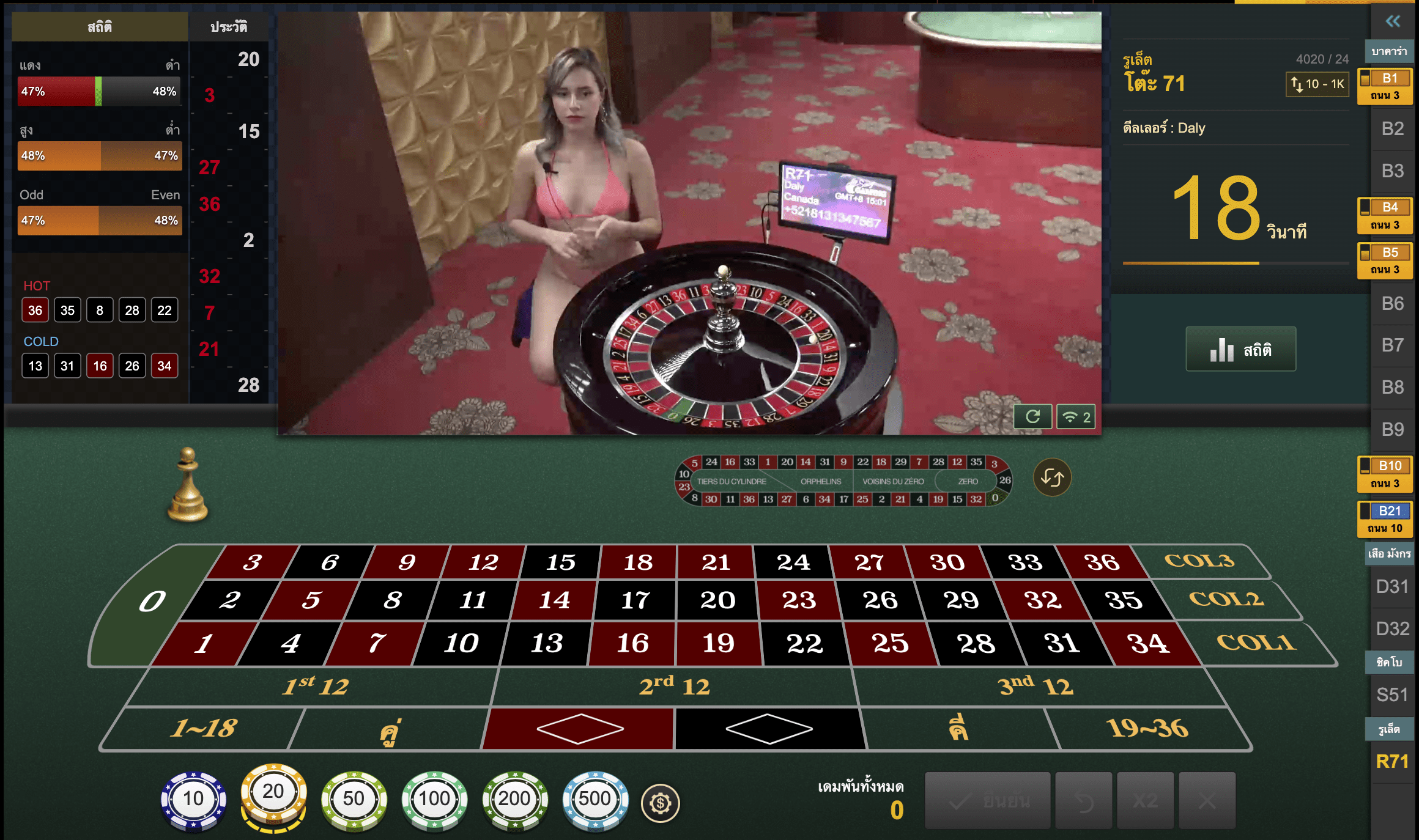
Task: Switch active chip to 50
Action: (x=354, y=798)
